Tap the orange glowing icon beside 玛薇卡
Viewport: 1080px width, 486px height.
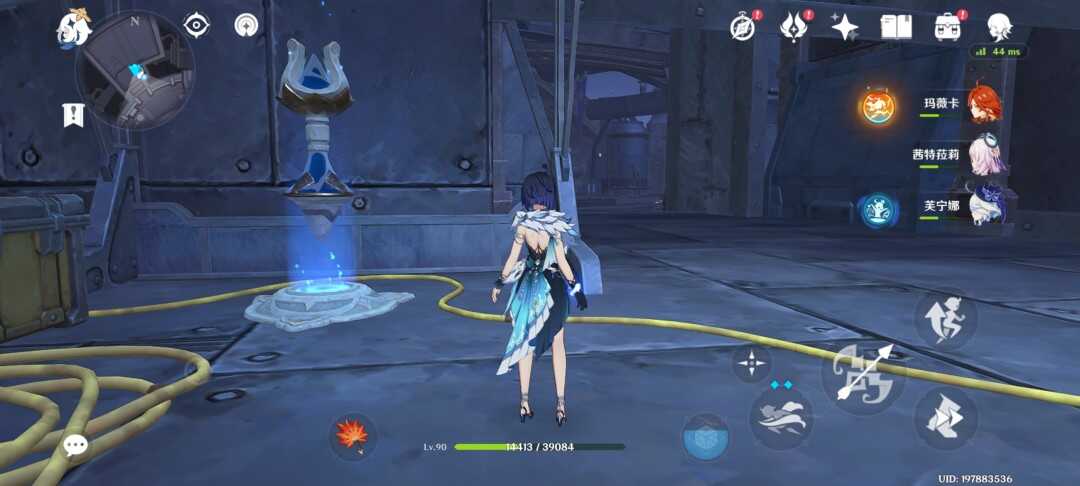tap(879, 106)
